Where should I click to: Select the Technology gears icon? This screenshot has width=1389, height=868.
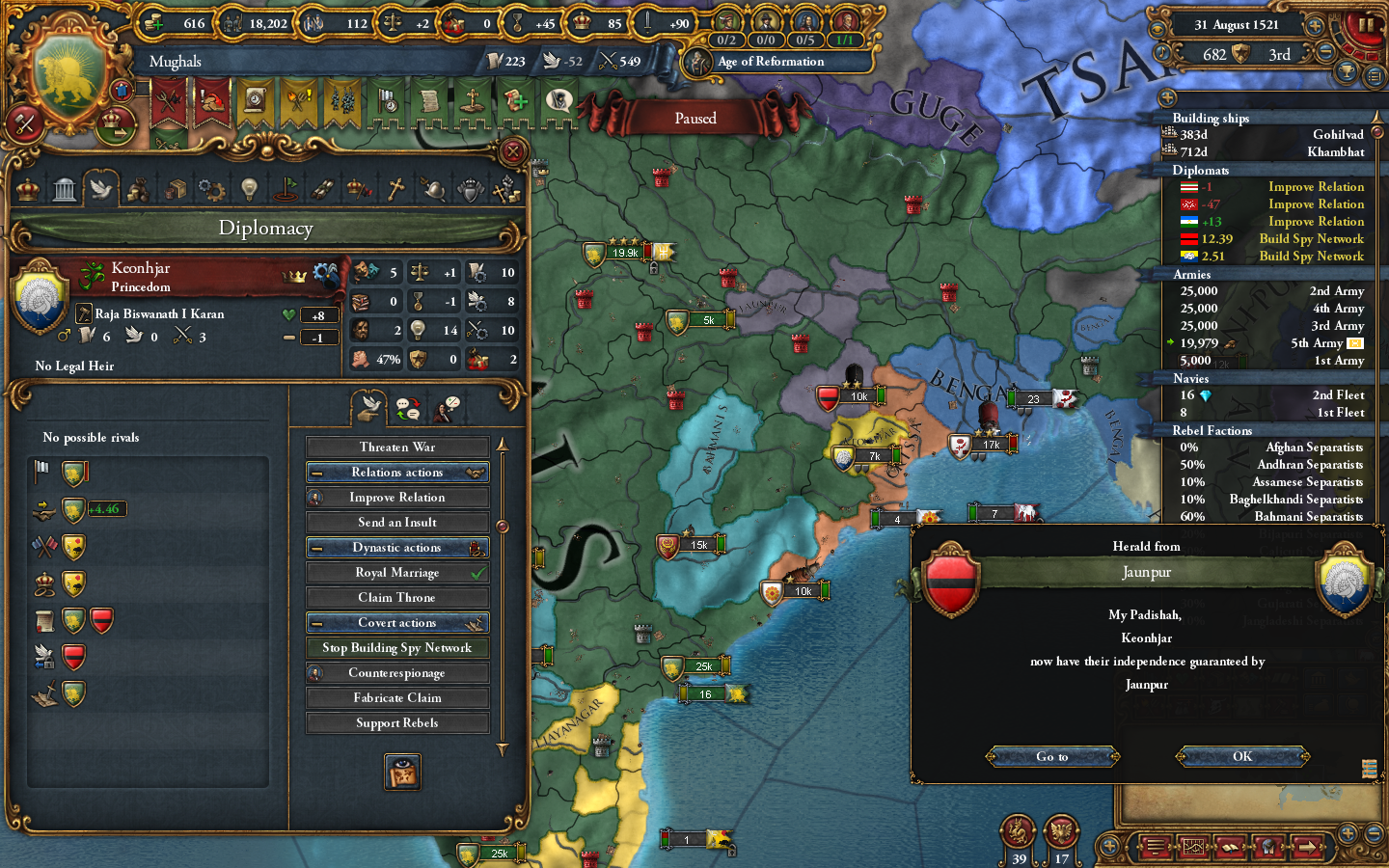[212, 189]
